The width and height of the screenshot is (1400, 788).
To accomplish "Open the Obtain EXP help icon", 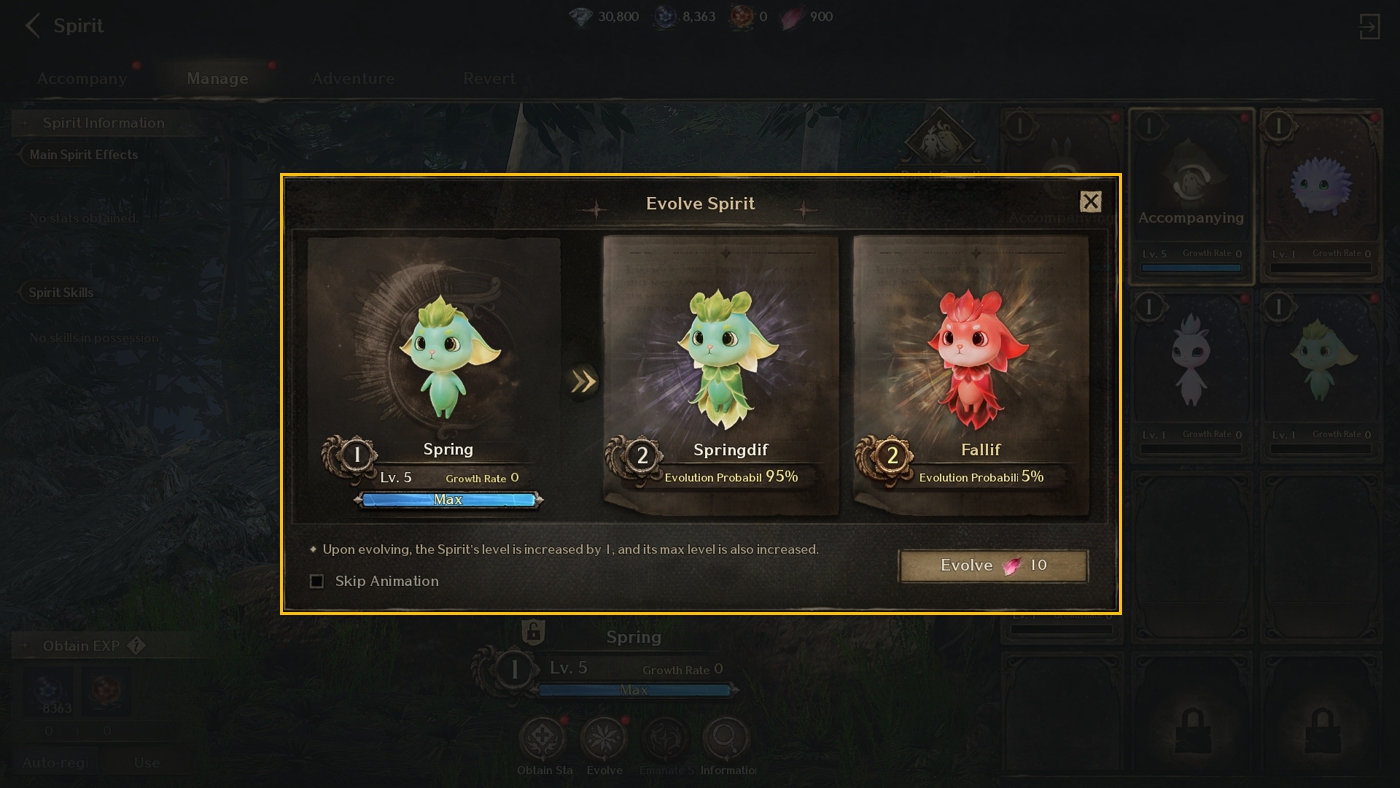I will [x=137, y=646].
